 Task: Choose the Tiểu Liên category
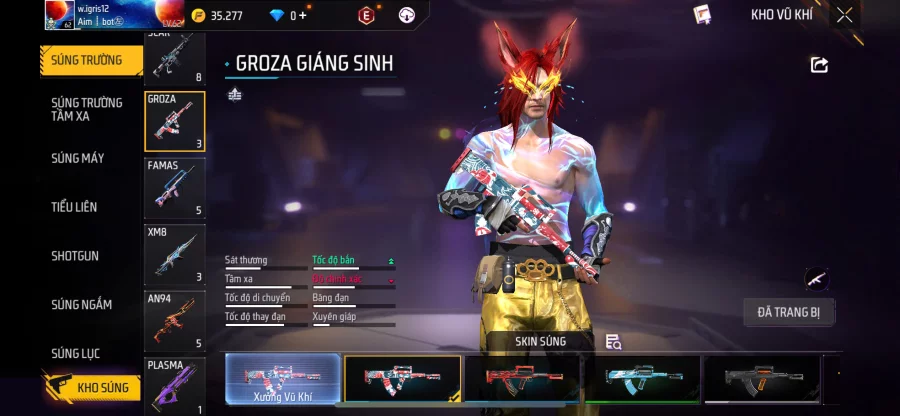[74, 207]
